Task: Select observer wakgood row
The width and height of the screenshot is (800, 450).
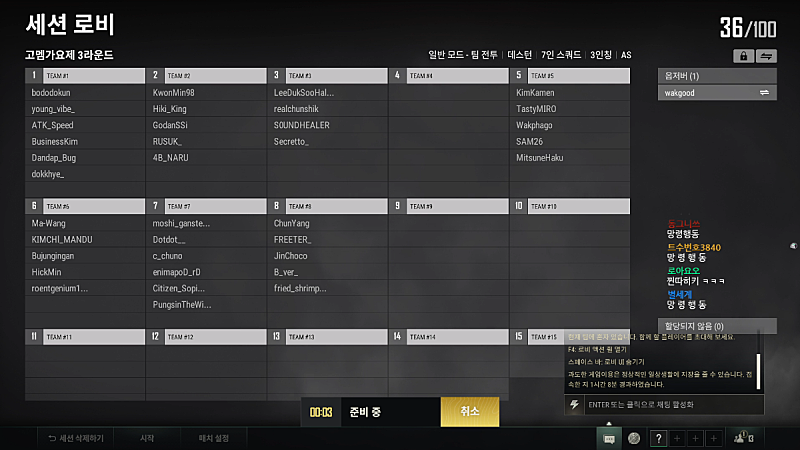Action: [717, 93]
